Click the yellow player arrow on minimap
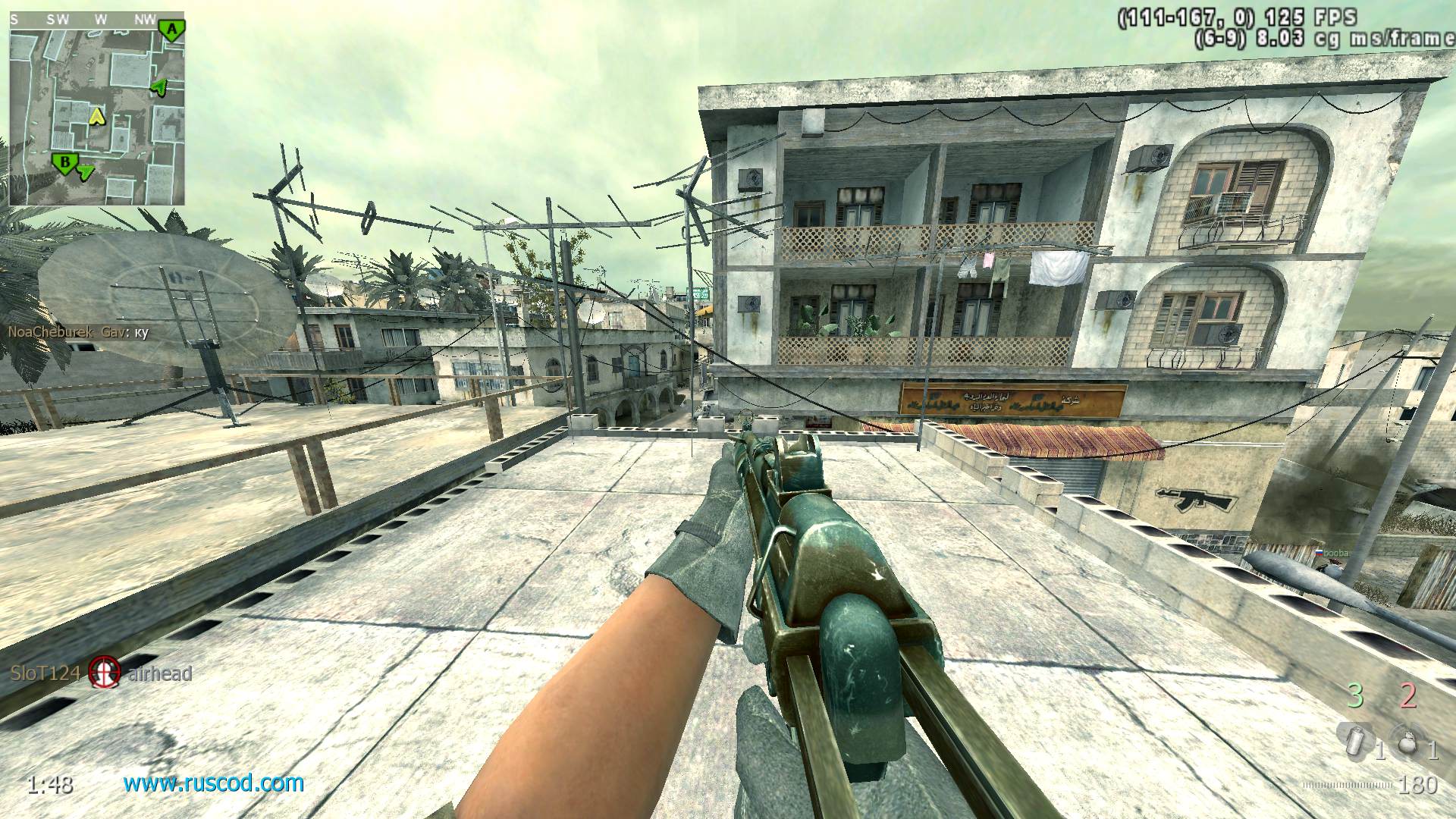This screenshot has width=1456, height=819. click(96, 116)
